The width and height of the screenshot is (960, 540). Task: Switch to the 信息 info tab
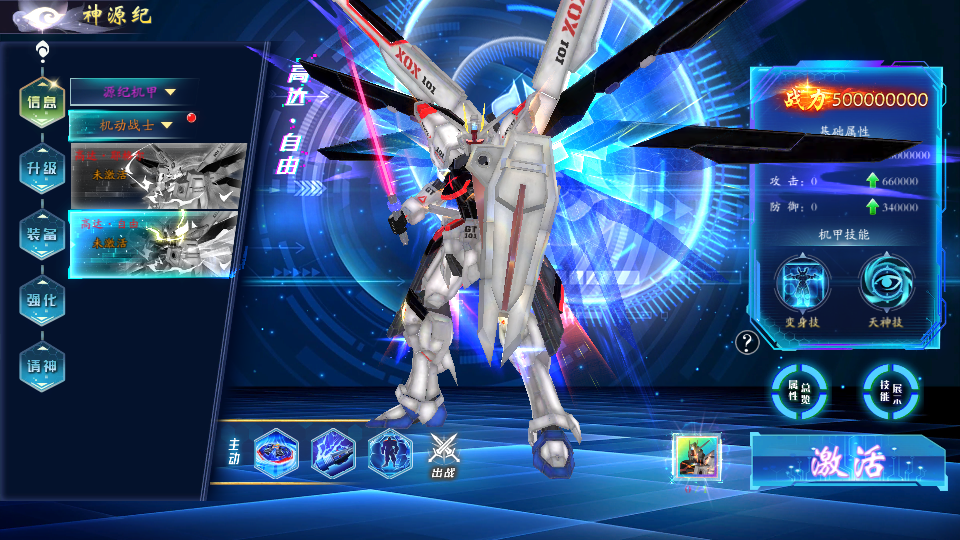pos(42,101)
